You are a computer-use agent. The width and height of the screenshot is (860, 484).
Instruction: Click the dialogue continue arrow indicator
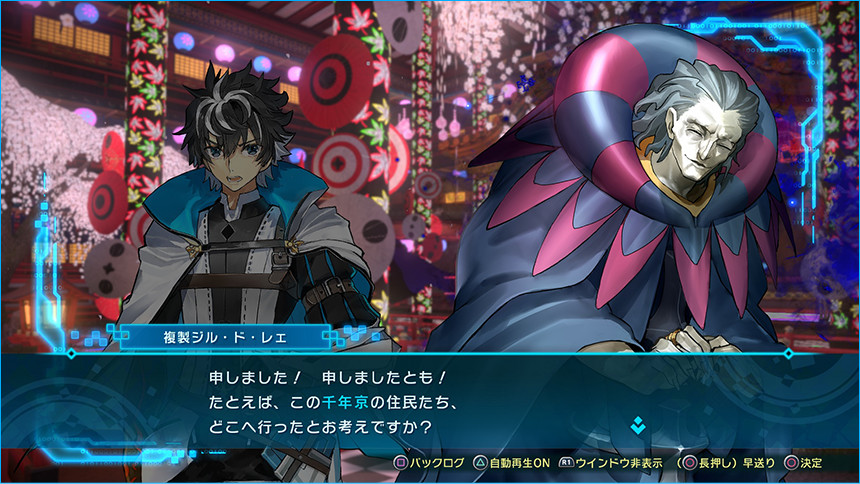638,427
